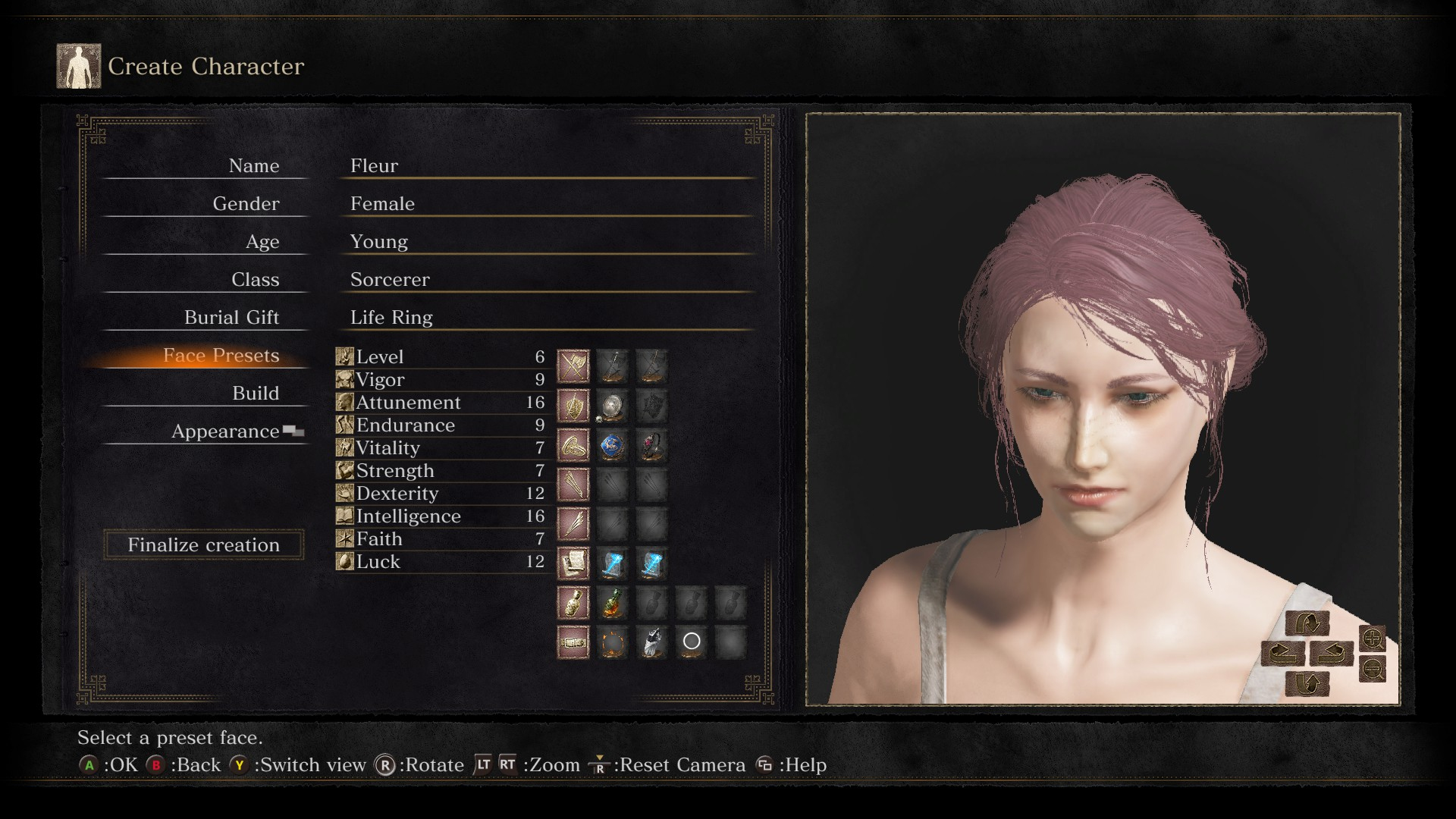Image resolution: width=1456 pixels, height=819 pixels.
Task: Open the Gender option
Action: (246, 204)
